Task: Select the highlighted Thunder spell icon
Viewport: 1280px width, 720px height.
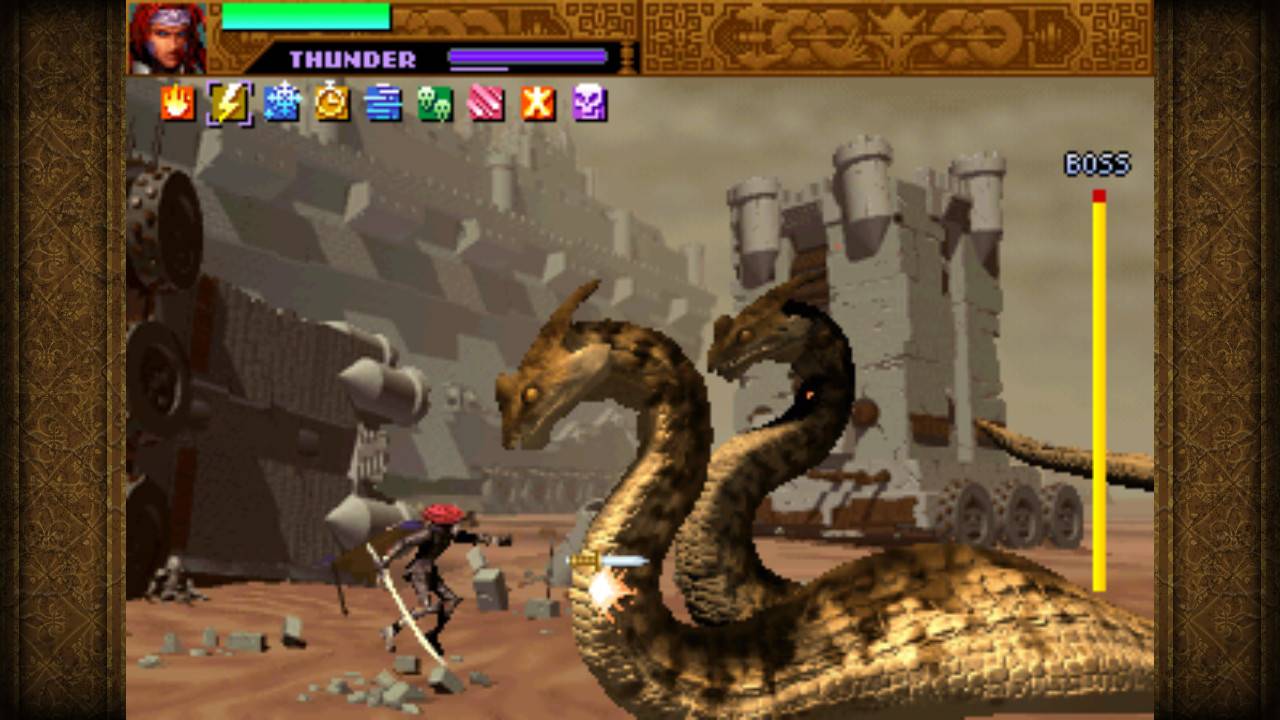Action: pos(230,103)
